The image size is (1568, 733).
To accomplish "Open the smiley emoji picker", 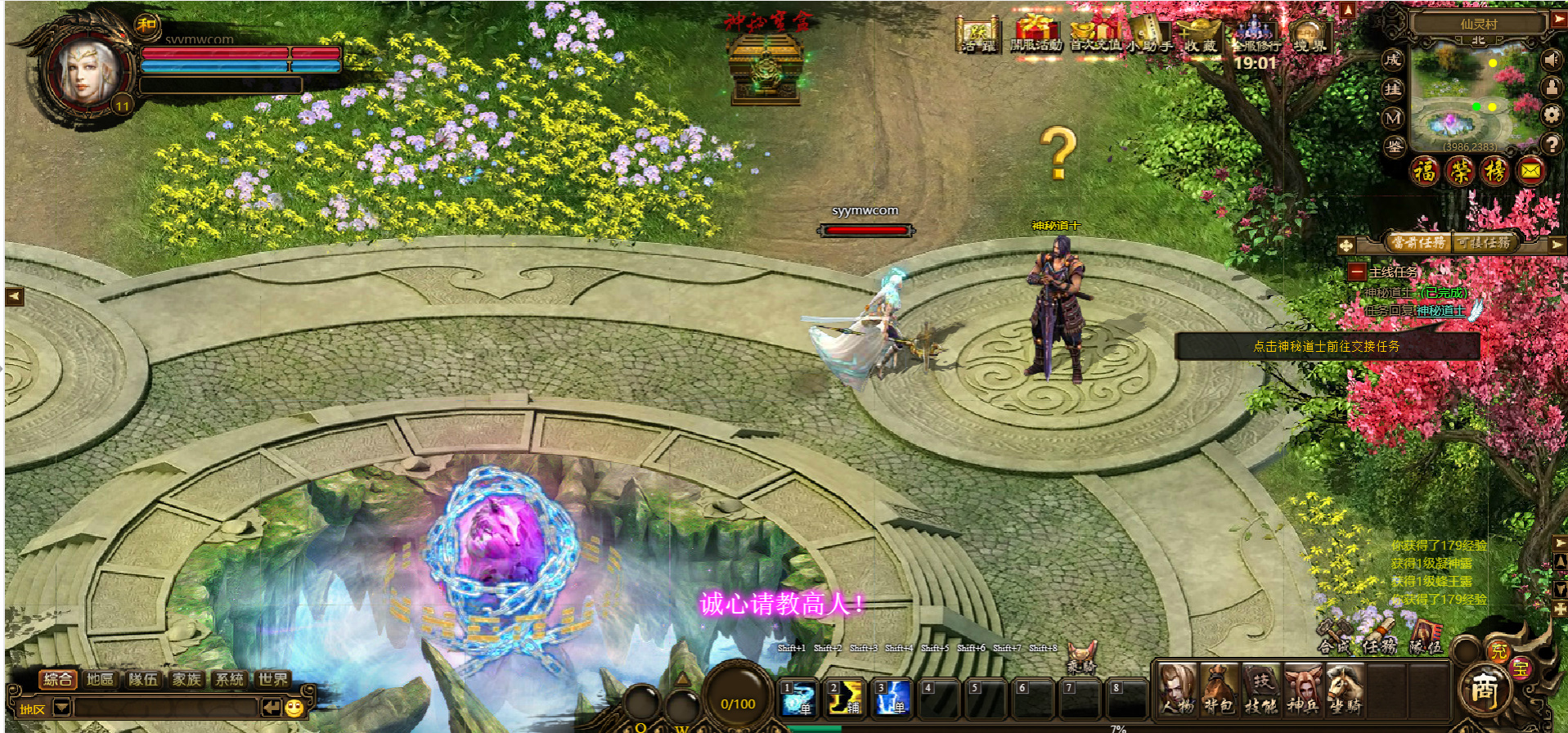I will click(294, 708).
